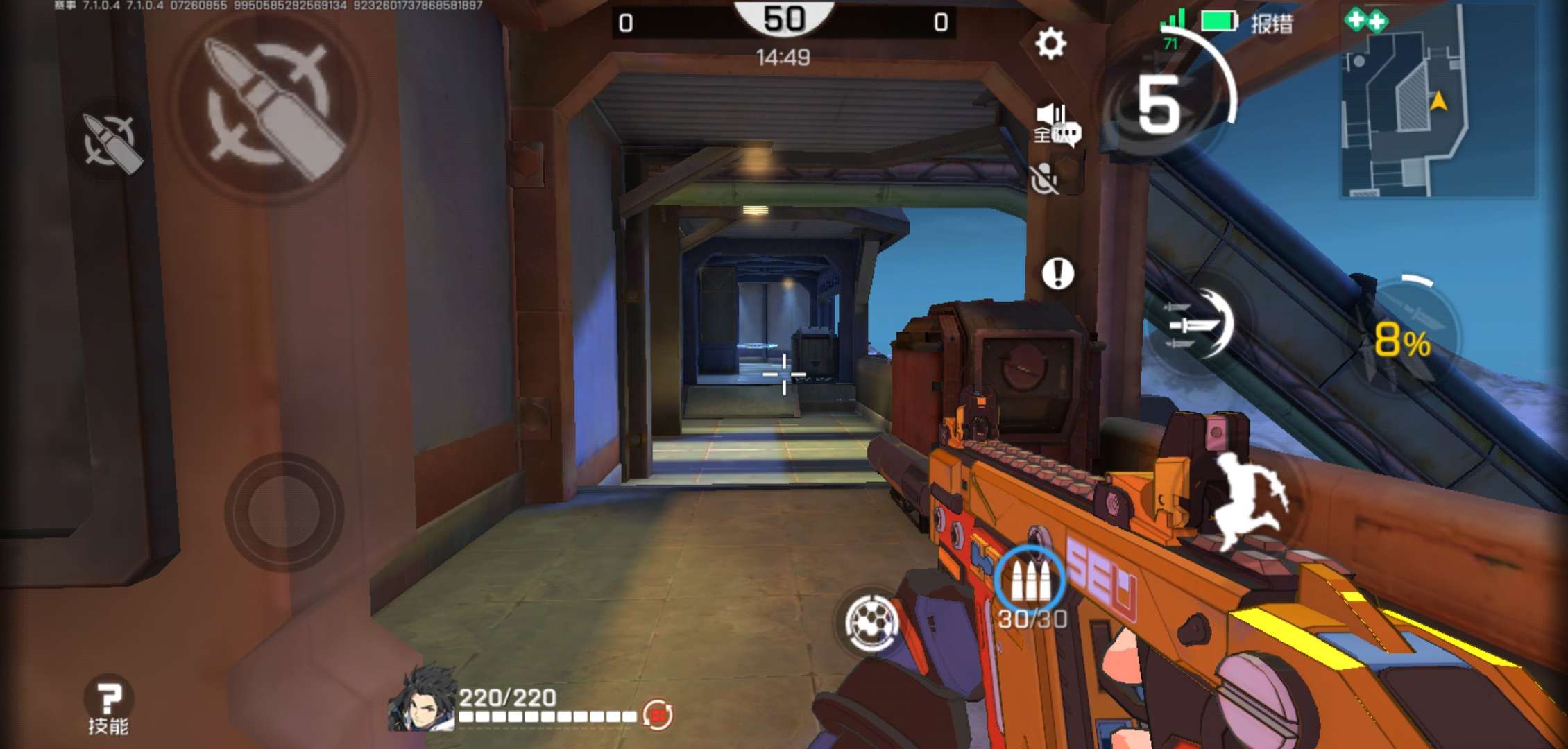Tap the large bullet fire button
Screen dimensions: 1568x749
pos(270,107)
